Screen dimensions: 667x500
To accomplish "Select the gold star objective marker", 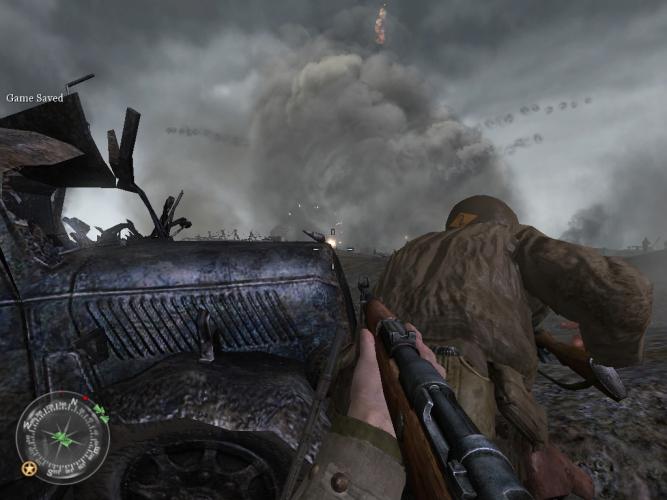I will (28, 469).
